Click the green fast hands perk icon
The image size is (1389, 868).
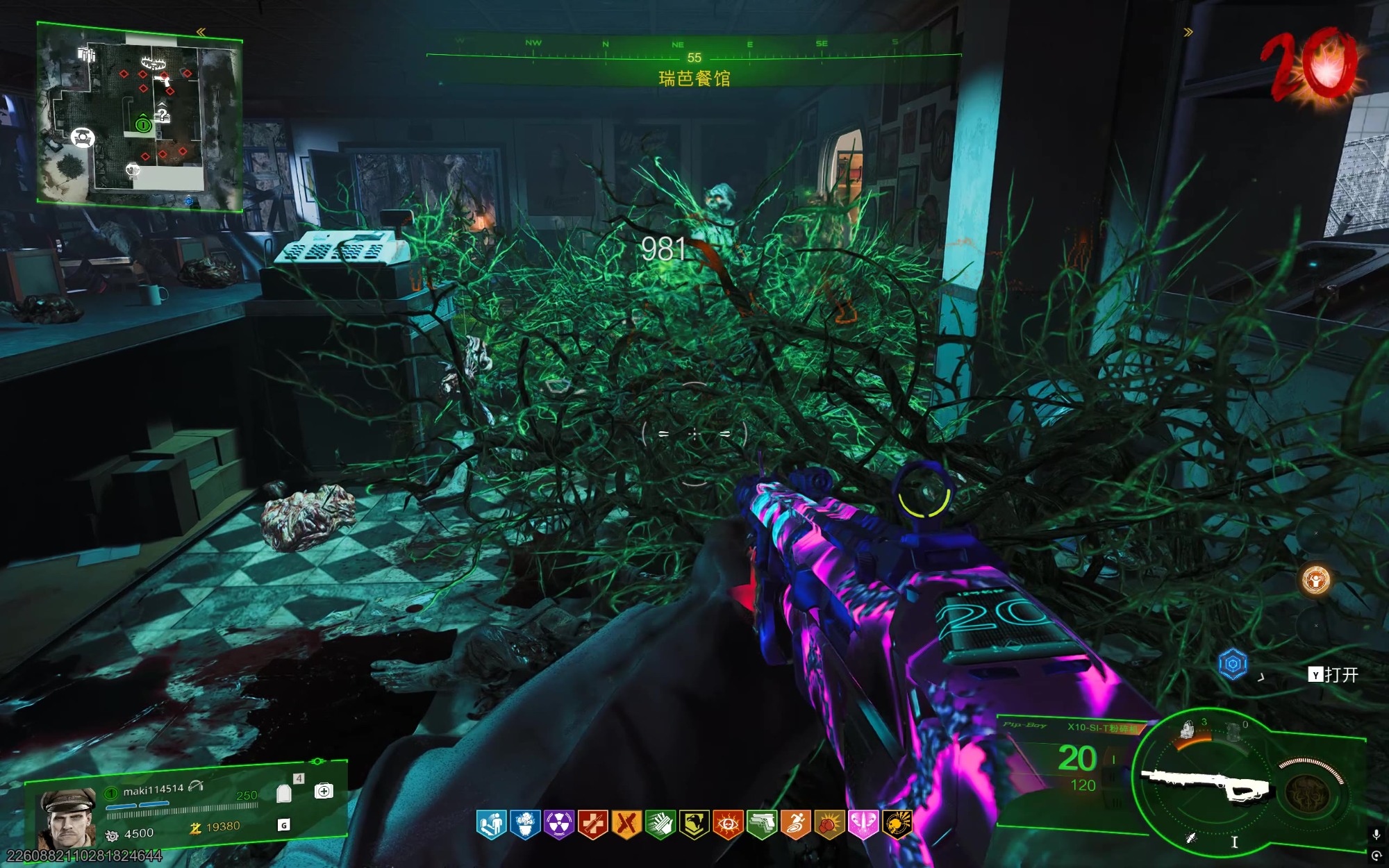pos(660,825)
